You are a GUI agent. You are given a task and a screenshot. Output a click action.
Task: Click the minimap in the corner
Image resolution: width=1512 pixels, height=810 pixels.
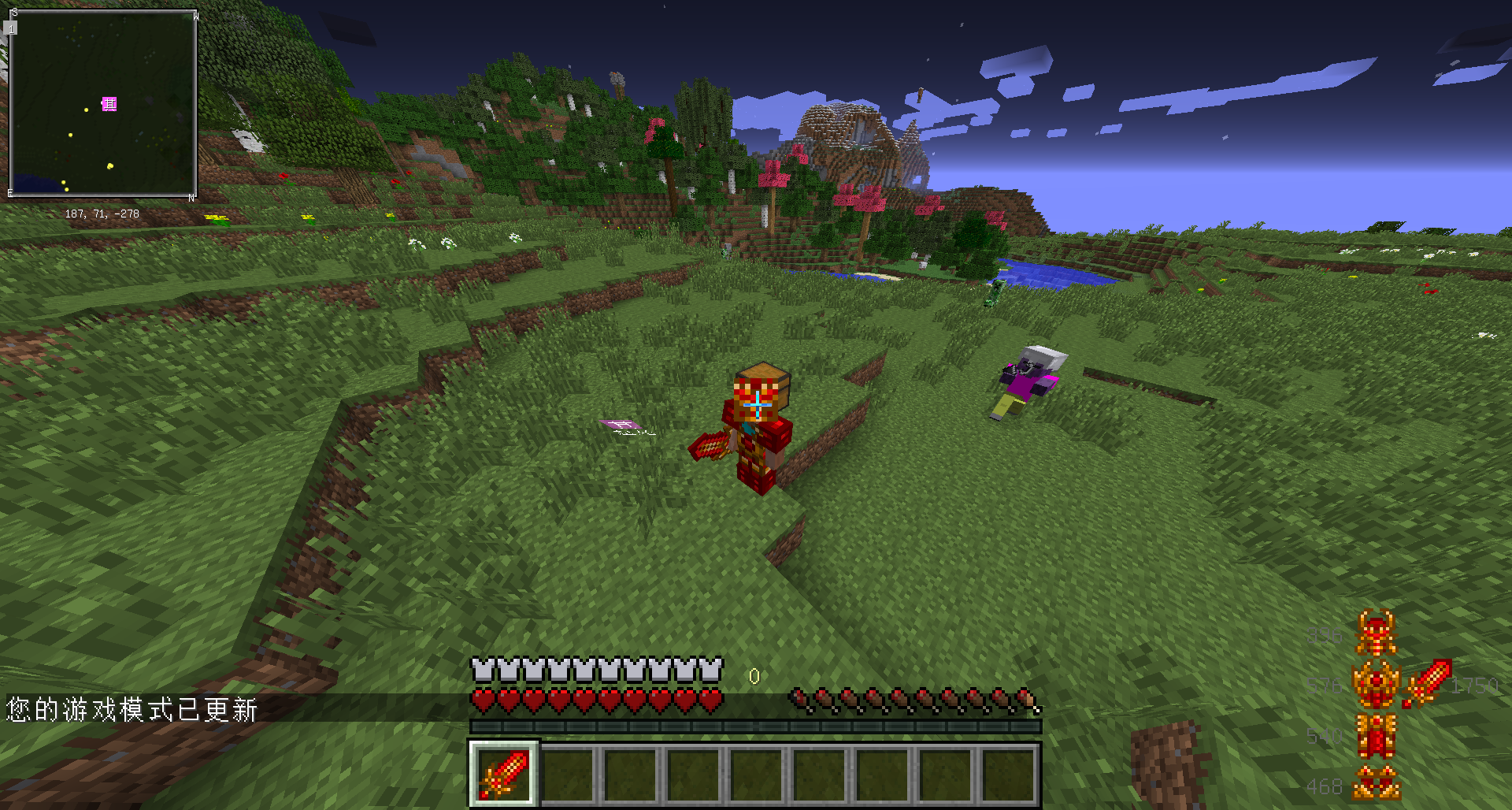coord(102,103)
